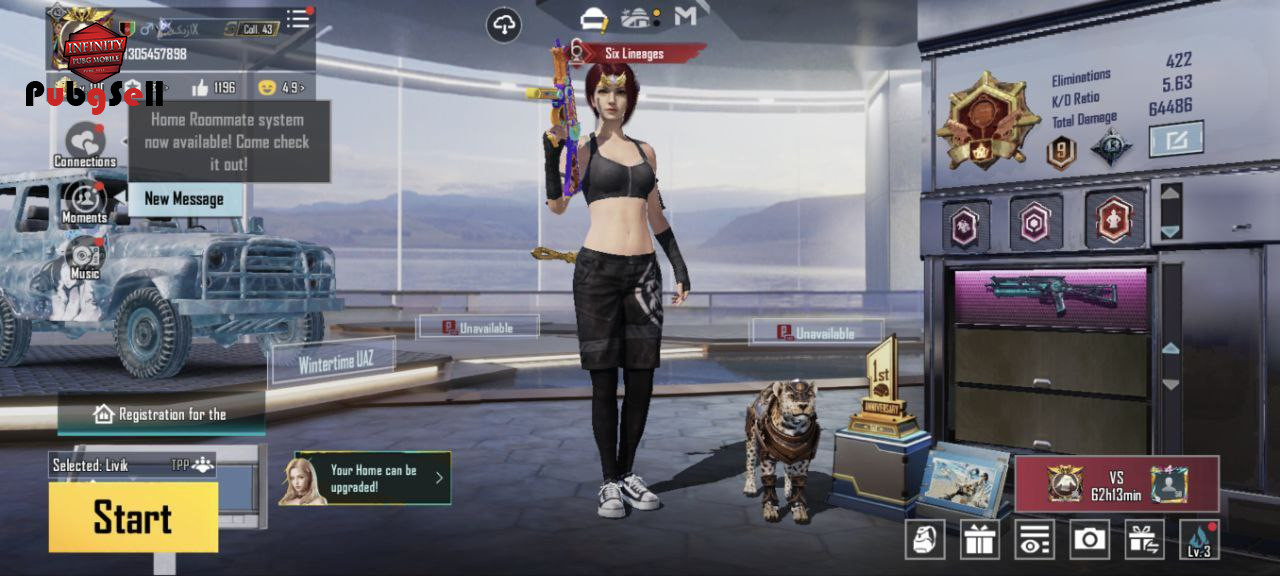Open the top-left list menu icon
The height and width of the screenshot is (576, 1280).
tap(298, 19)
